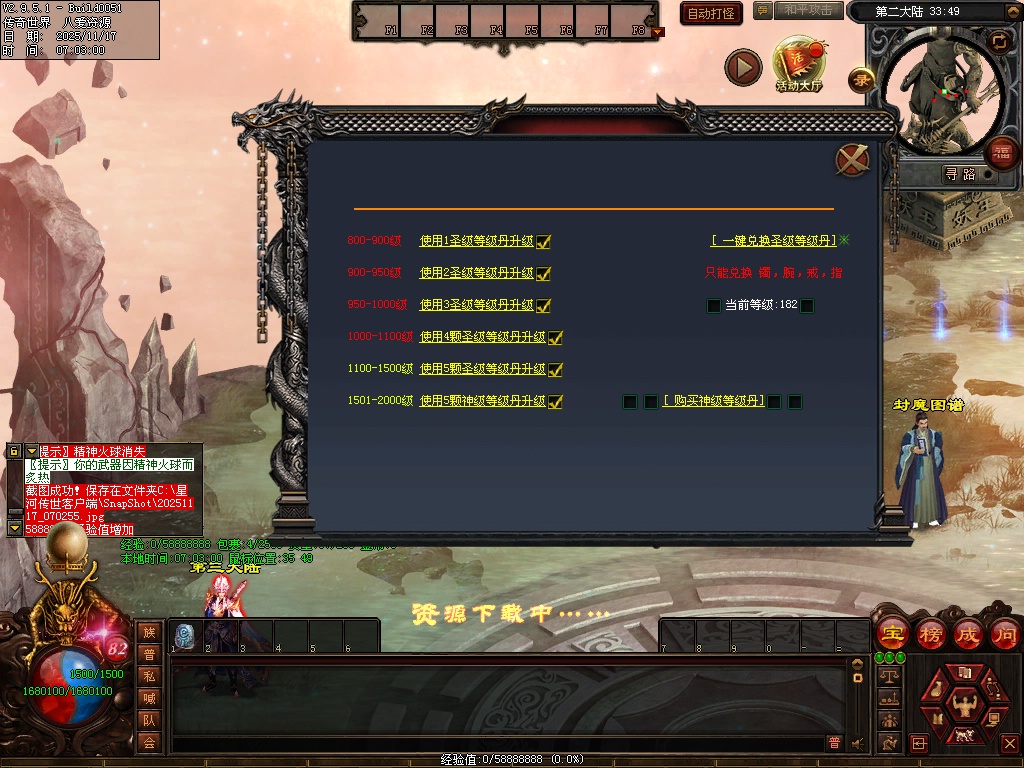1024x768 pixels.
Task: Close the level-up pill dialog
Action: click(851, 160)
